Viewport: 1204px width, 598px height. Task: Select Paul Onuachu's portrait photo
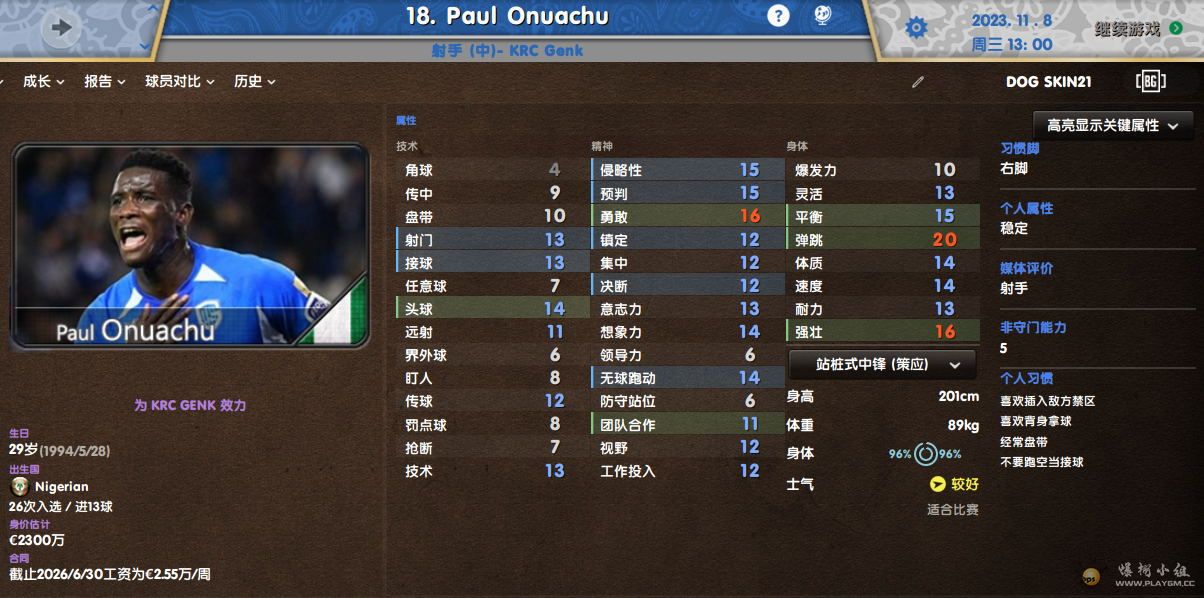[190, 245]
